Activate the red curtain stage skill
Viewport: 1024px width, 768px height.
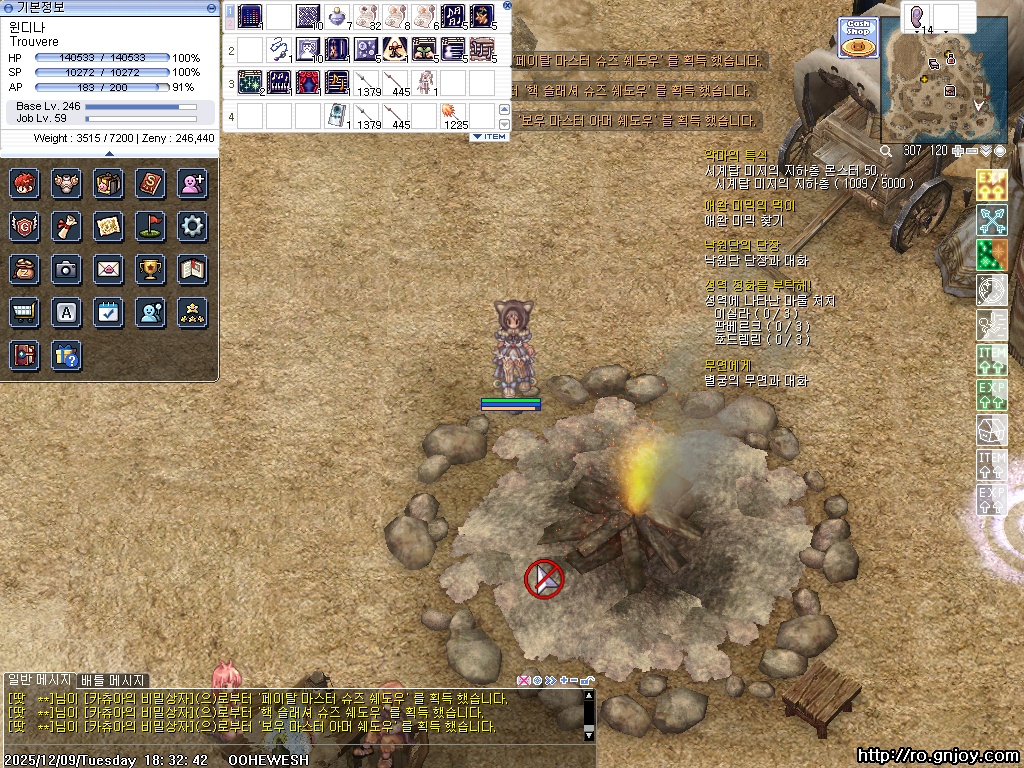308,82
